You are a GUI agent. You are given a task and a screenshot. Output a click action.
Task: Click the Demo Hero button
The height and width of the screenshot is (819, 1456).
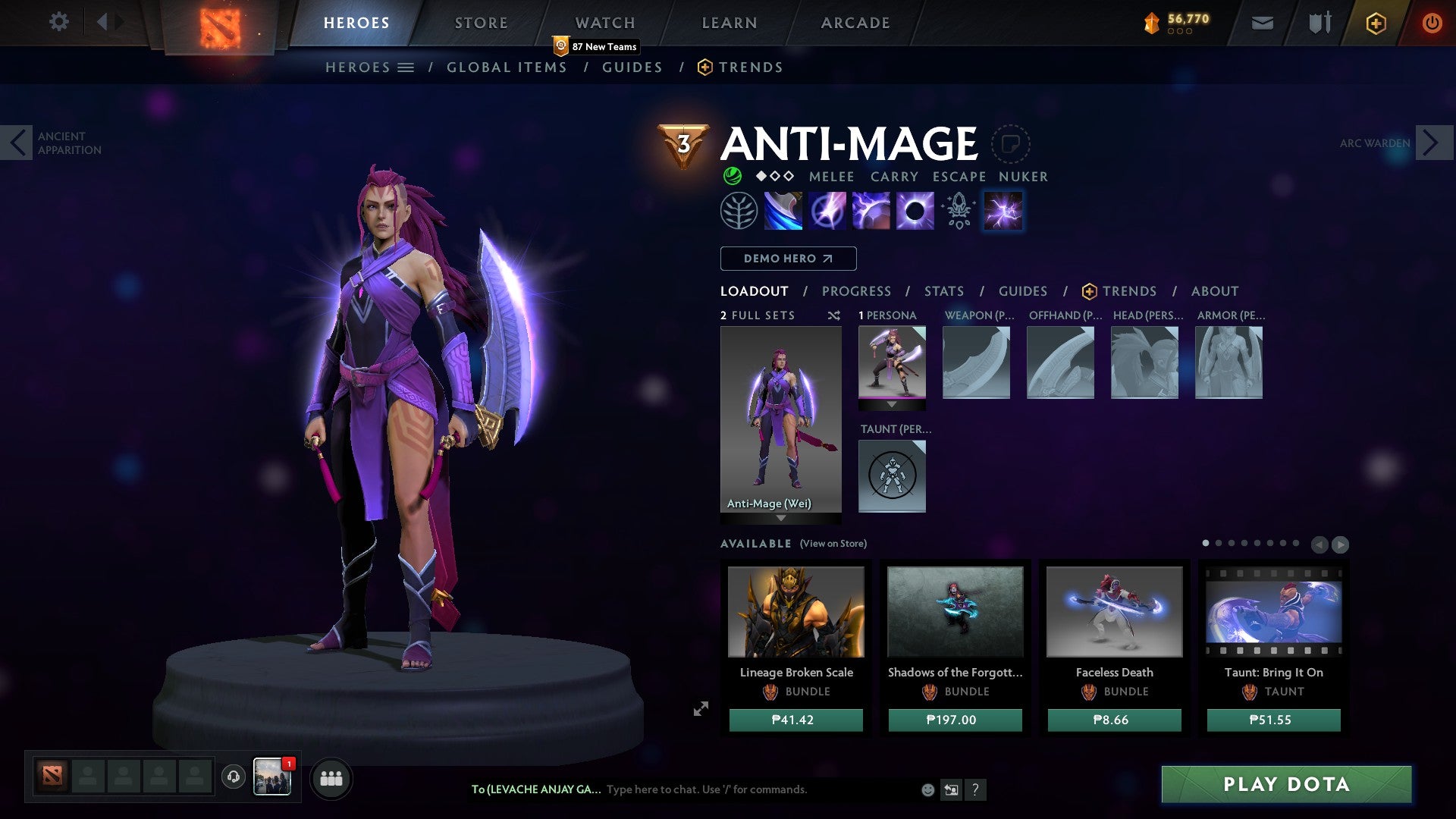point(788,259)
